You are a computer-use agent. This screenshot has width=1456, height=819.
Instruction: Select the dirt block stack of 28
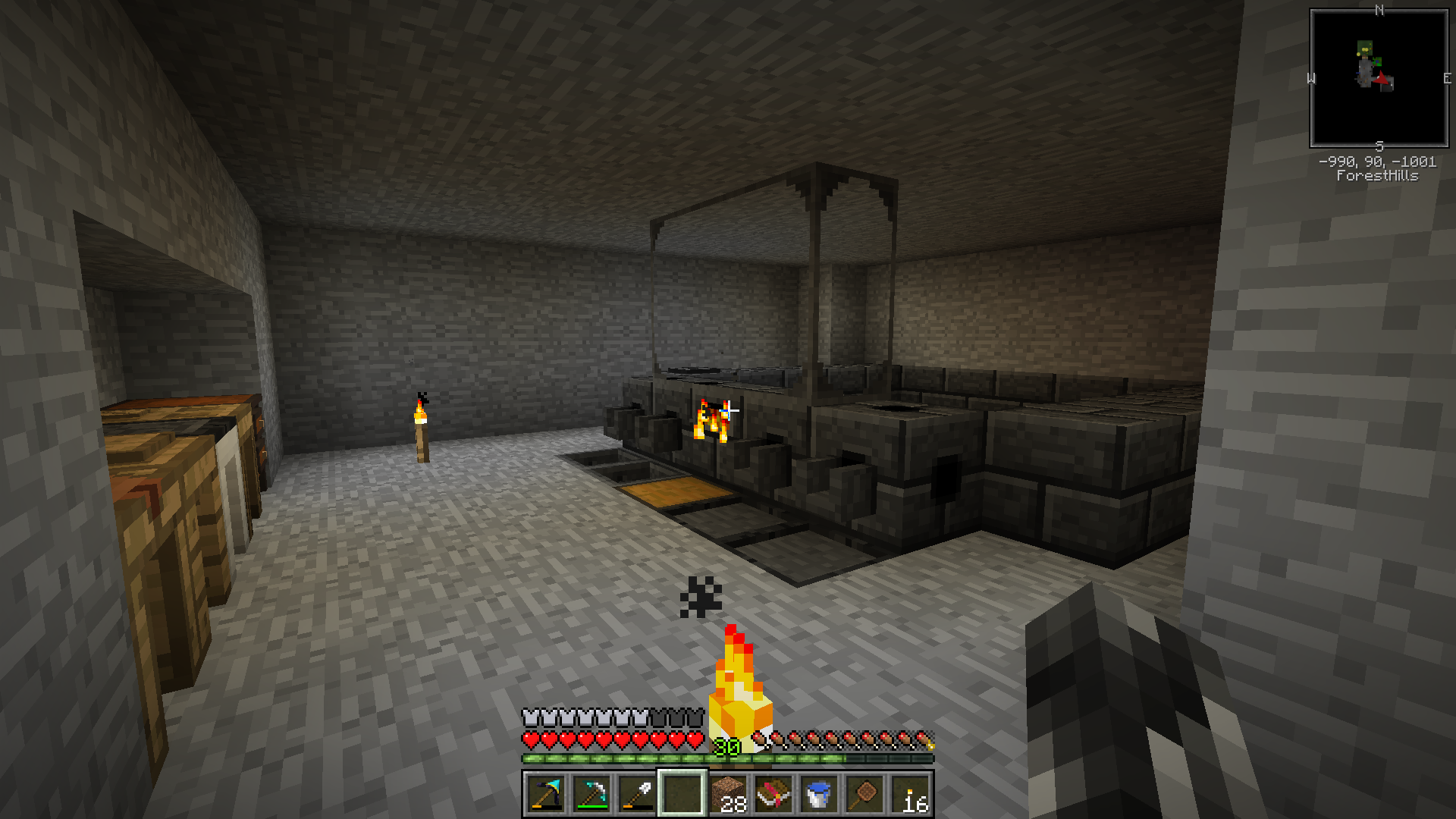pyautogui.click(x=728, y=794)
